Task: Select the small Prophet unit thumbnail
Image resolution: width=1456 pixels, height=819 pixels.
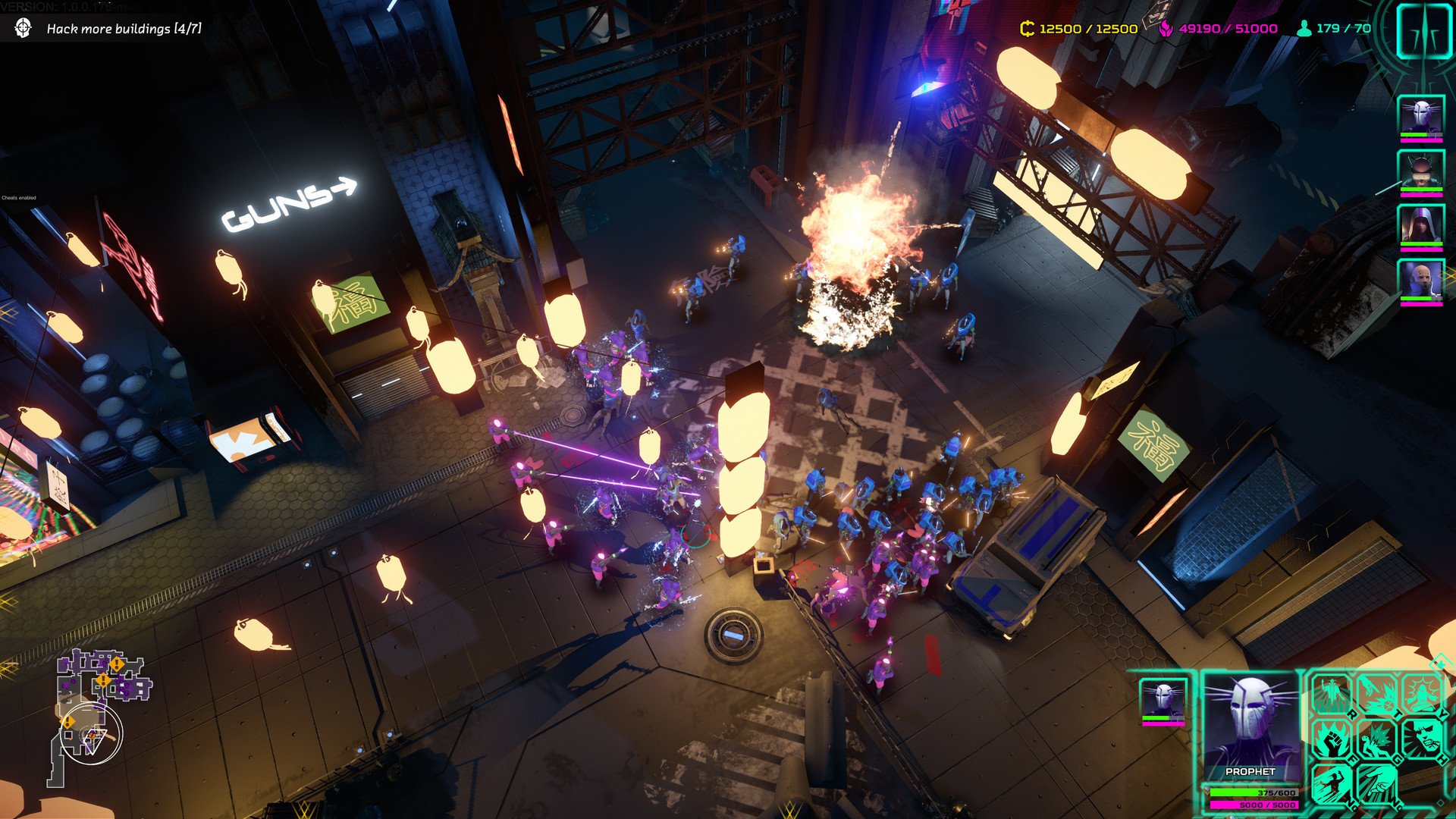Action: pyautogui.click(x=1163, y=701)
